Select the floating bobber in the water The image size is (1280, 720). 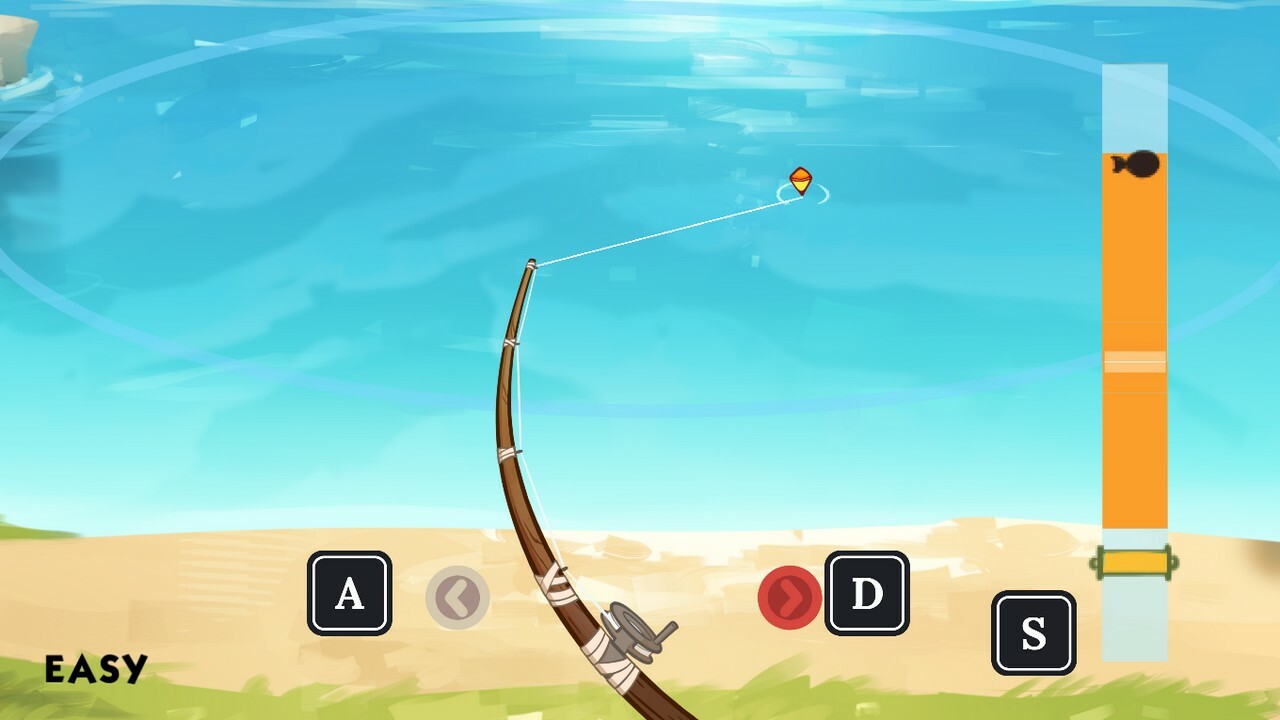[x=800, y=182]
